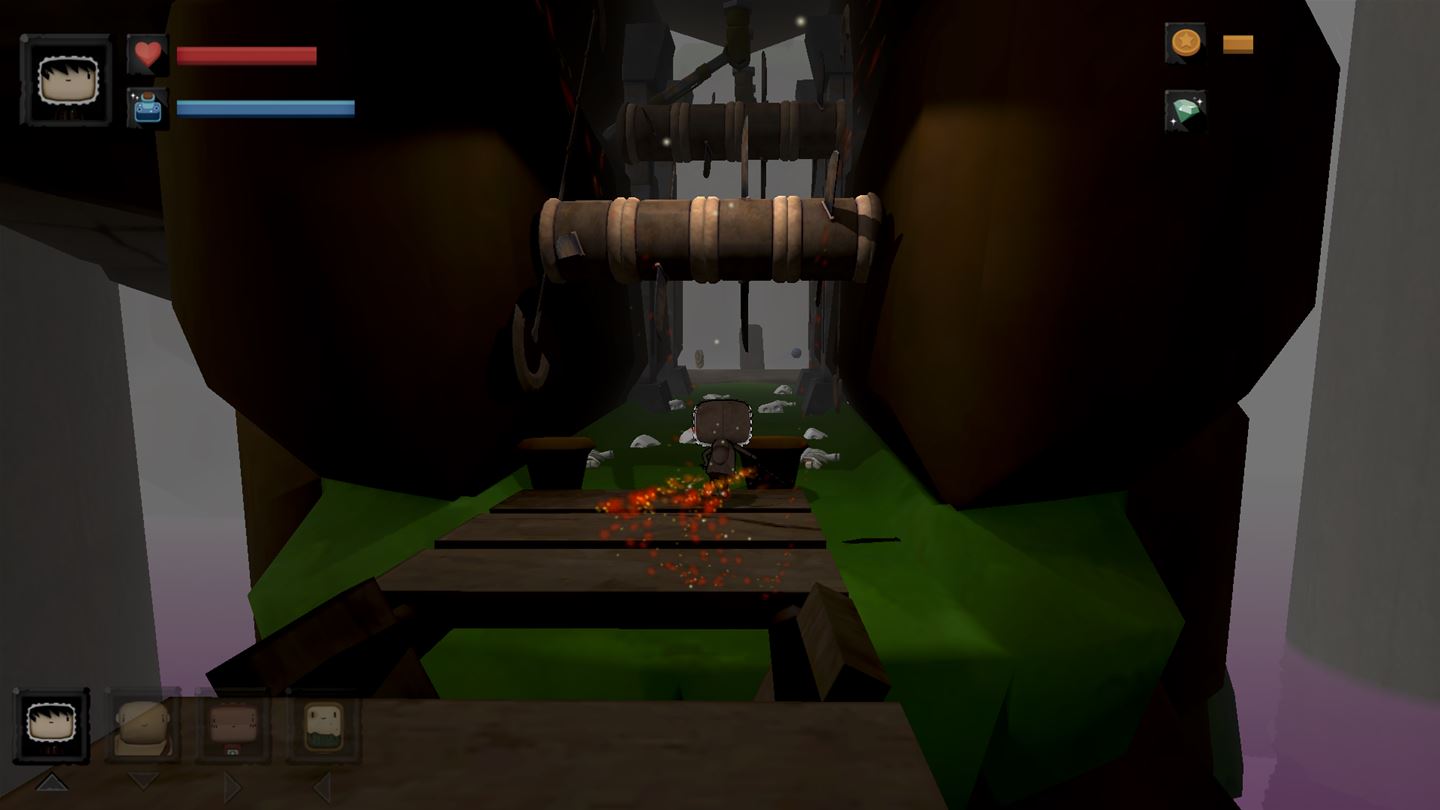
Task: Click the orange coin counter bar
Action: pos(1239,44)
